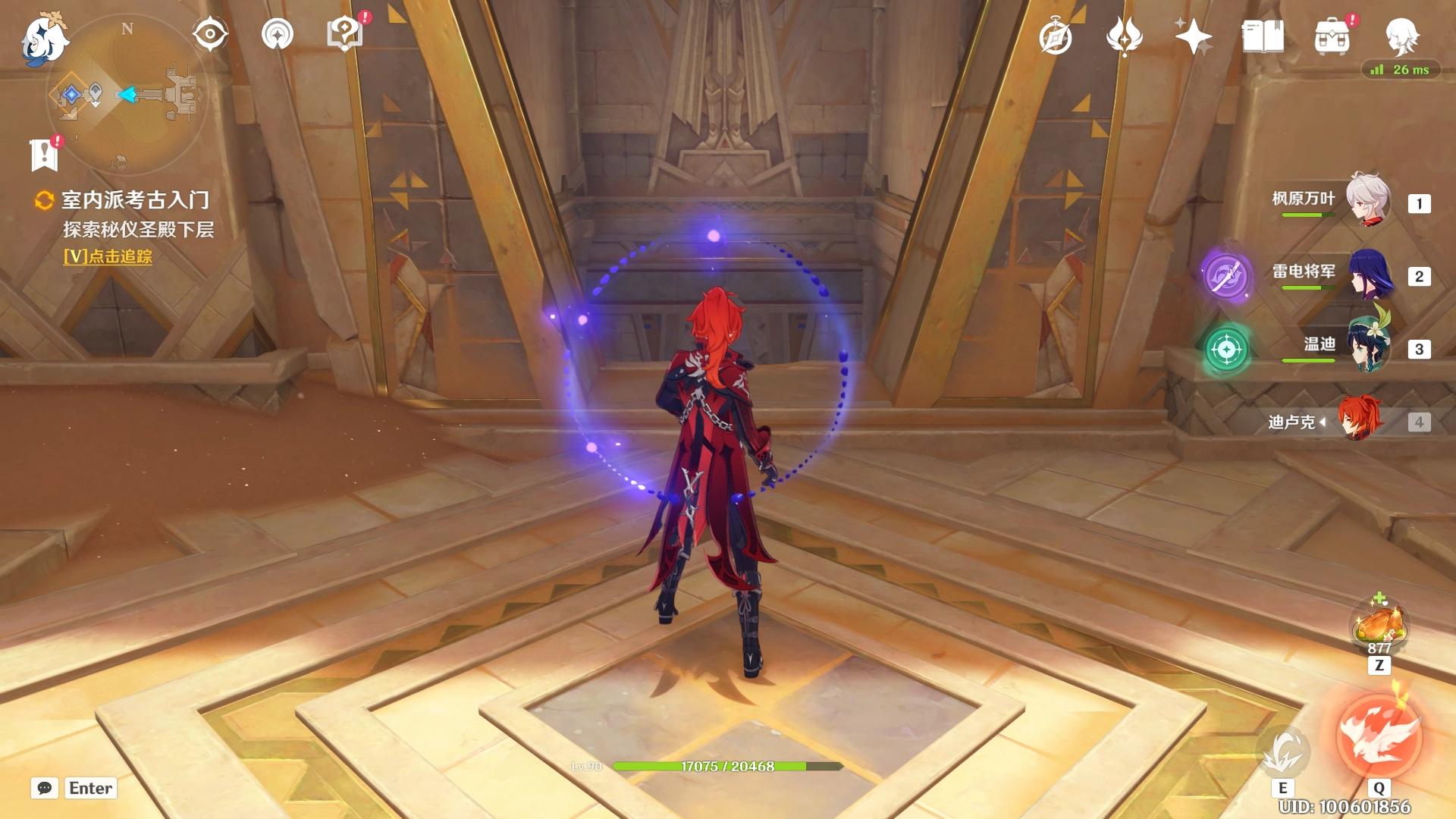Activate Diluc's elemental skill

pyautogui.click(x=1282, y=752)
